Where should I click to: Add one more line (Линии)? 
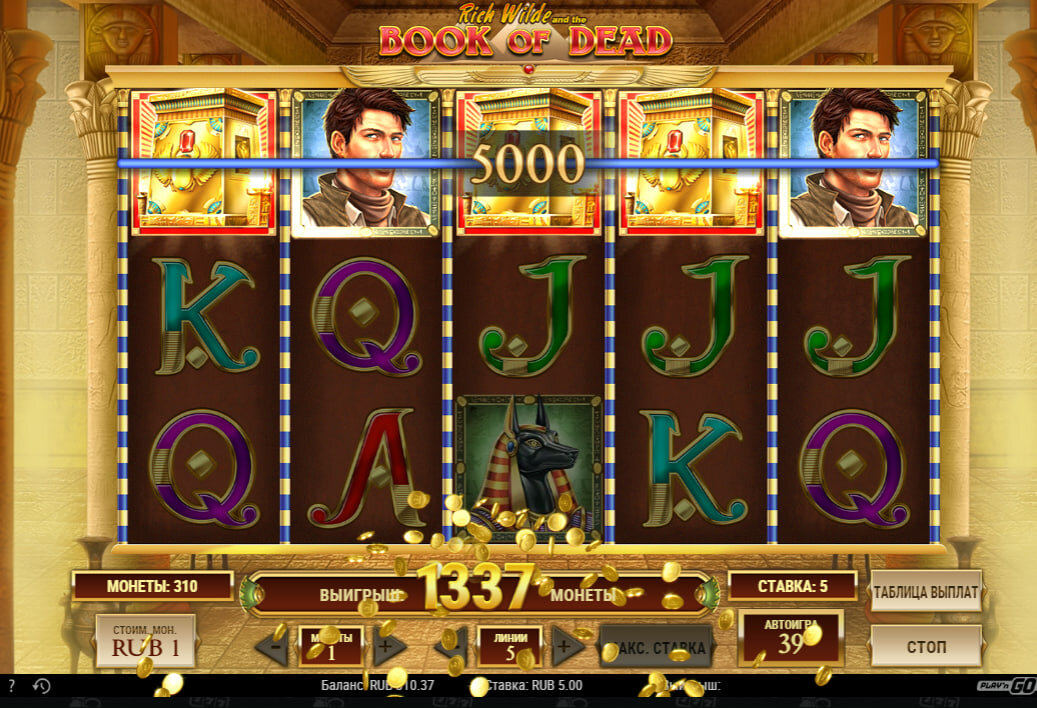pyautogui.click(x=569, y=647)
